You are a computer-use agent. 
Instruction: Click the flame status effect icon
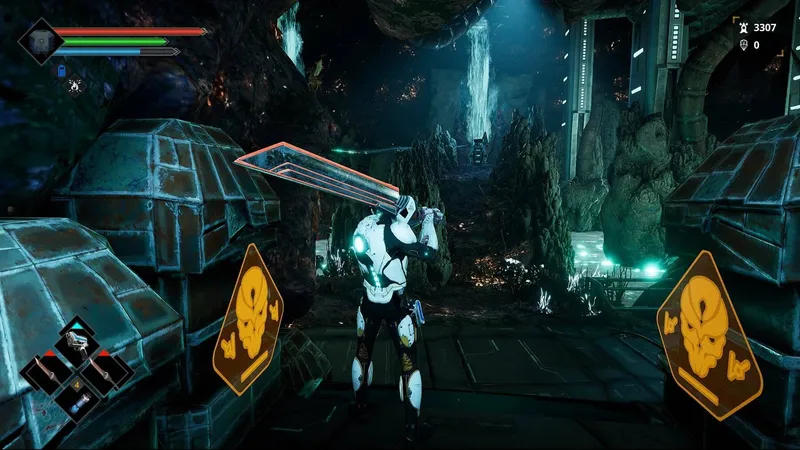click(76, 86)
